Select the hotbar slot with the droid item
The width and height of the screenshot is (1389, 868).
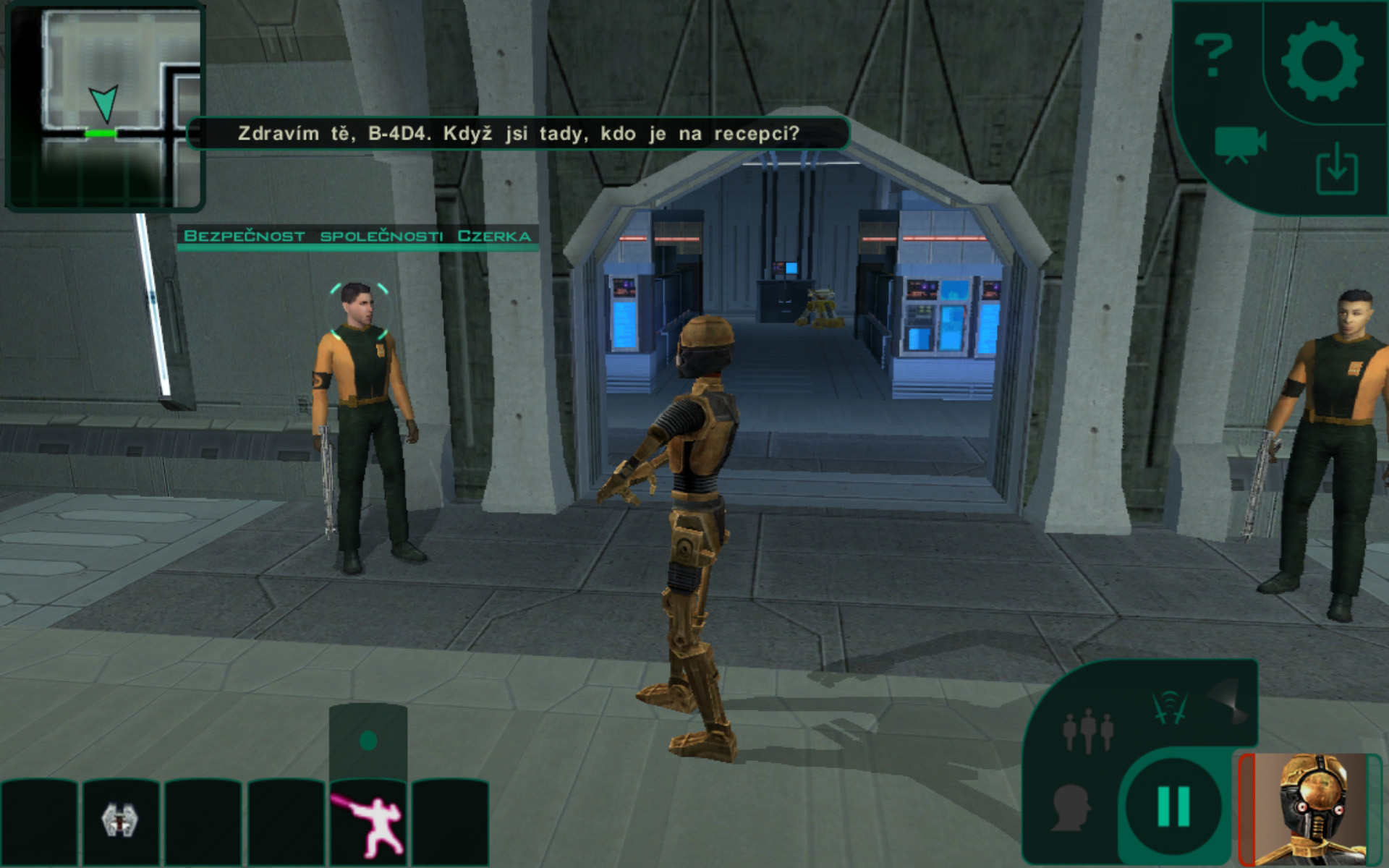(119, 820)
